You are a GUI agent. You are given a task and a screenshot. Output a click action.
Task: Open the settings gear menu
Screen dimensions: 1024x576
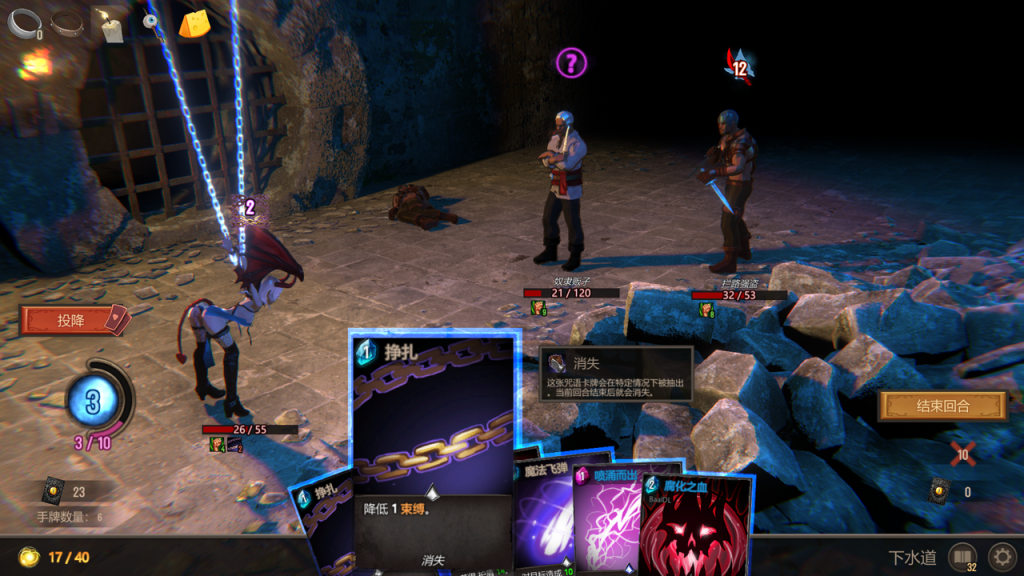click(x=1000, y=556)
